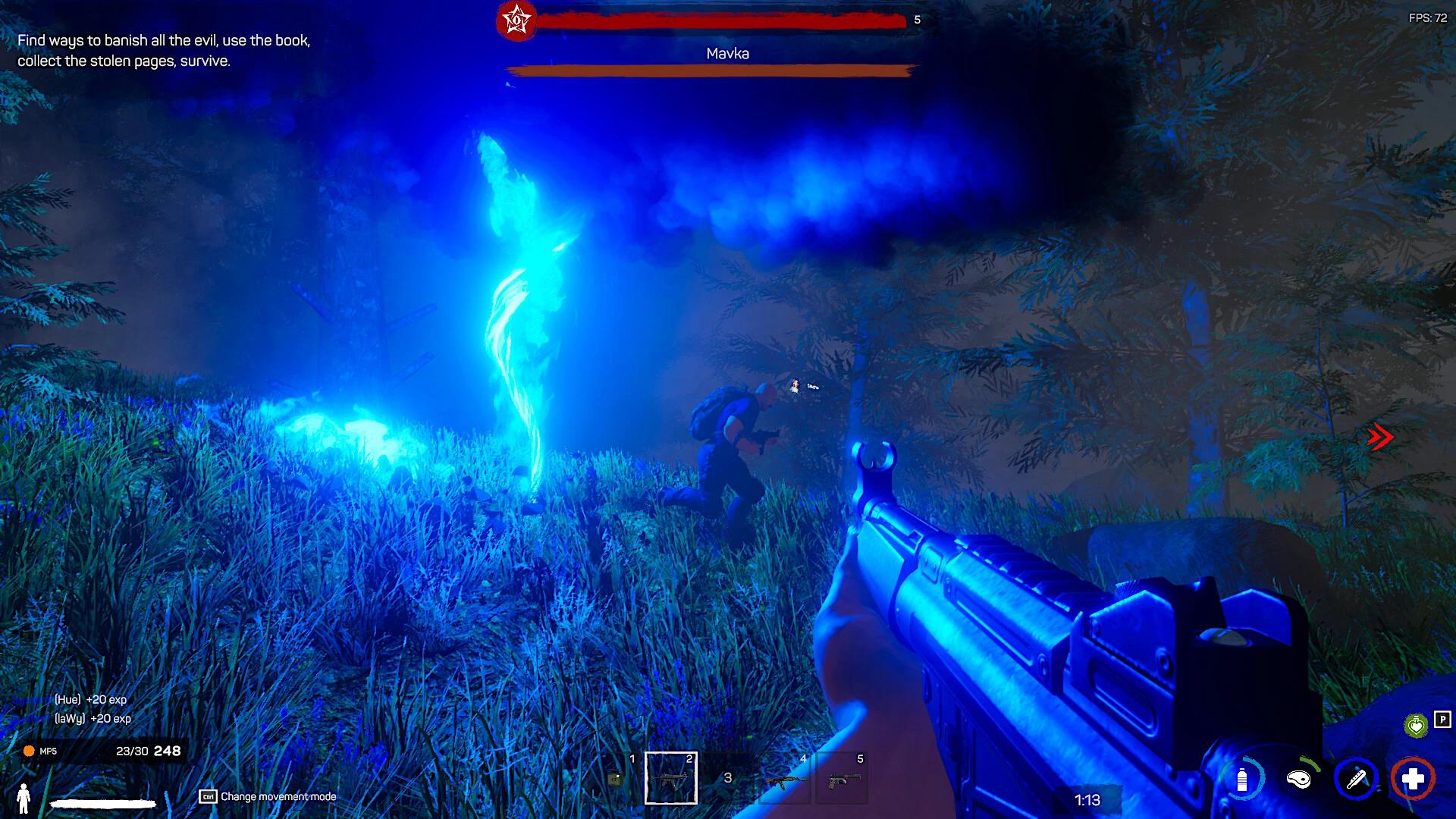1456x819 pixels.
Task: Select the rifle in hotbar slot 4
Action: (x=785, y=780)
